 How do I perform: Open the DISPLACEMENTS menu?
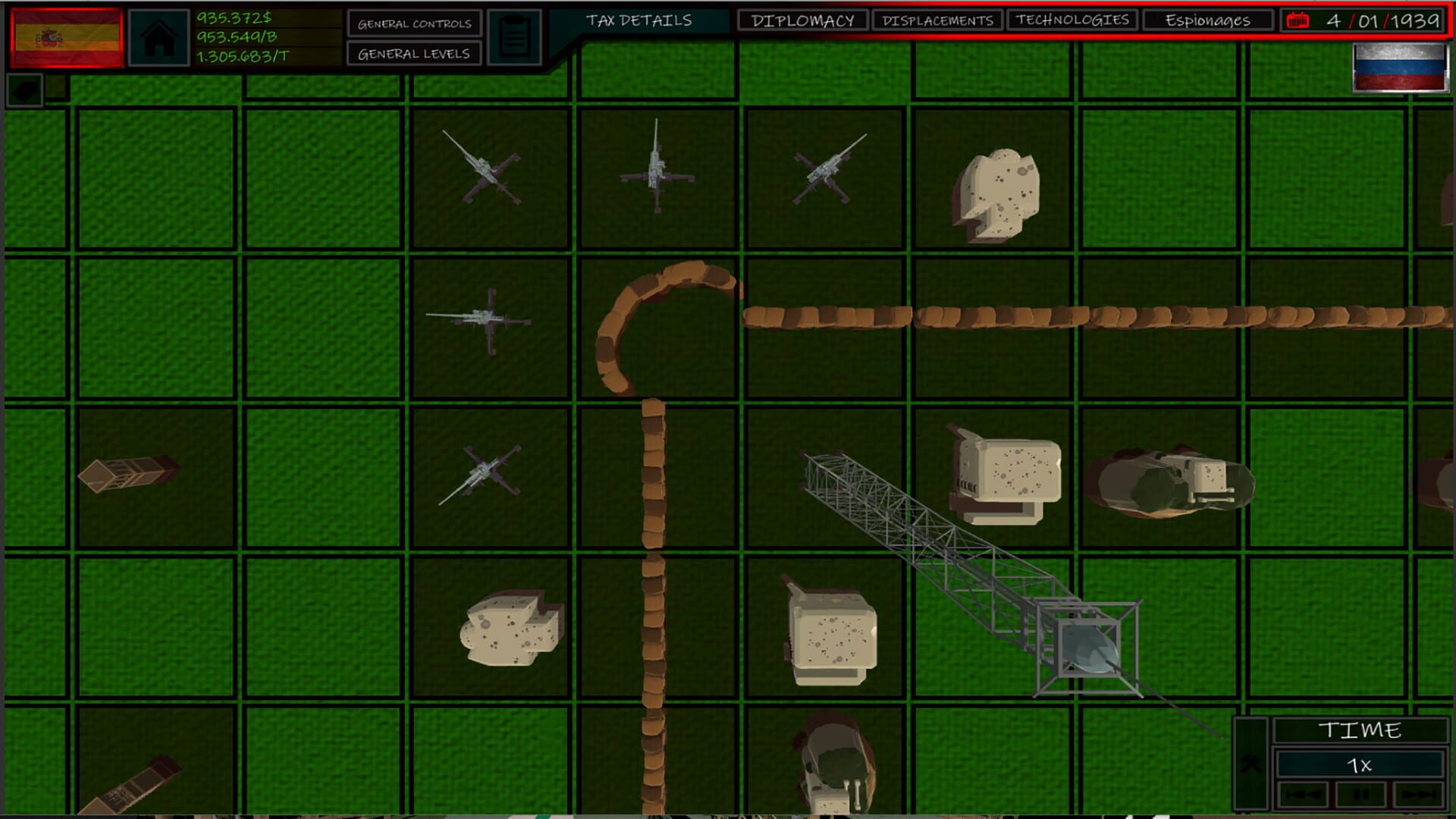point(938,20)
